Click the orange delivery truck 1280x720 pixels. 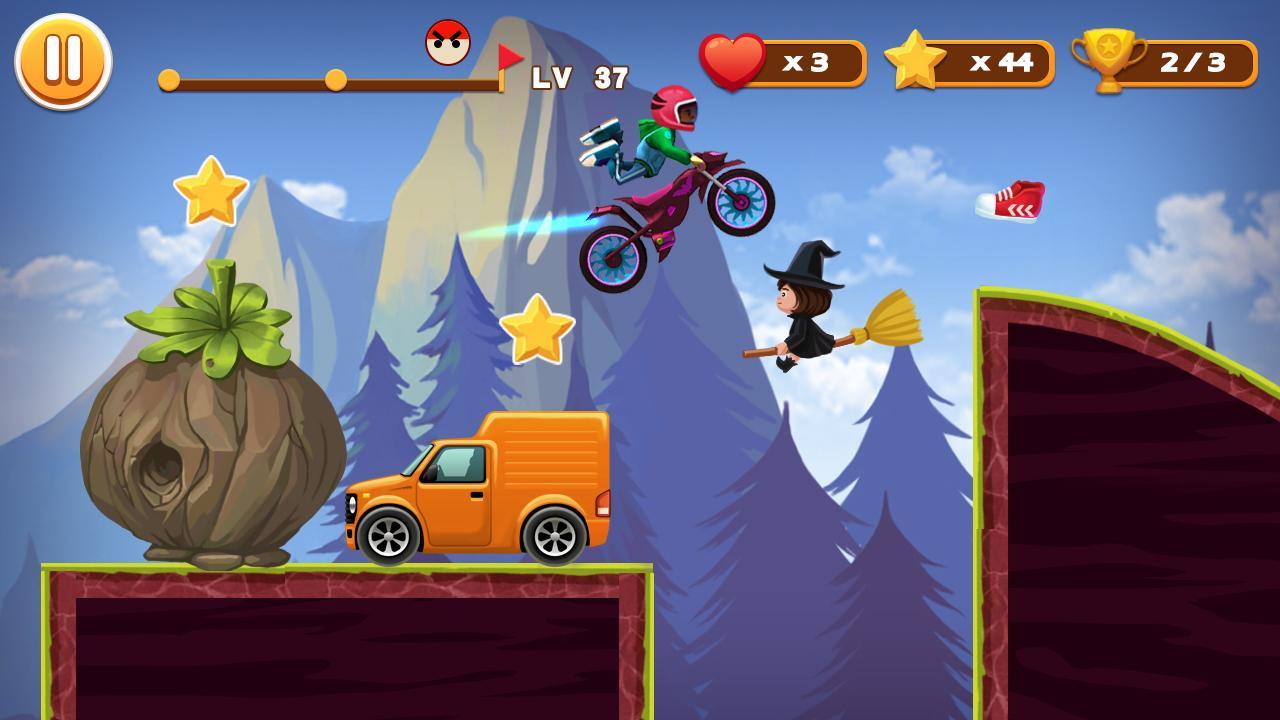(480, 490)
